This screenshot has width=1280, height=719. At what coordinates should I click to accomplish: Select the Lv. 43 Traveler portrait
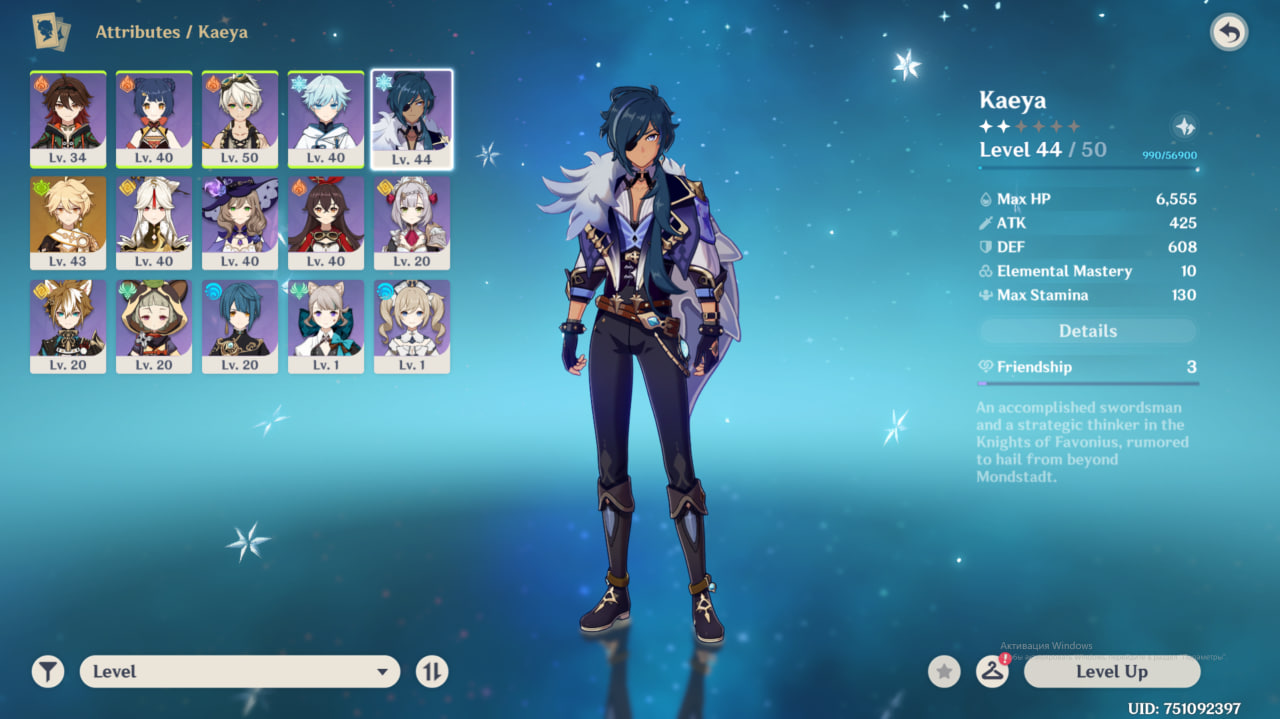pos(68,223)
